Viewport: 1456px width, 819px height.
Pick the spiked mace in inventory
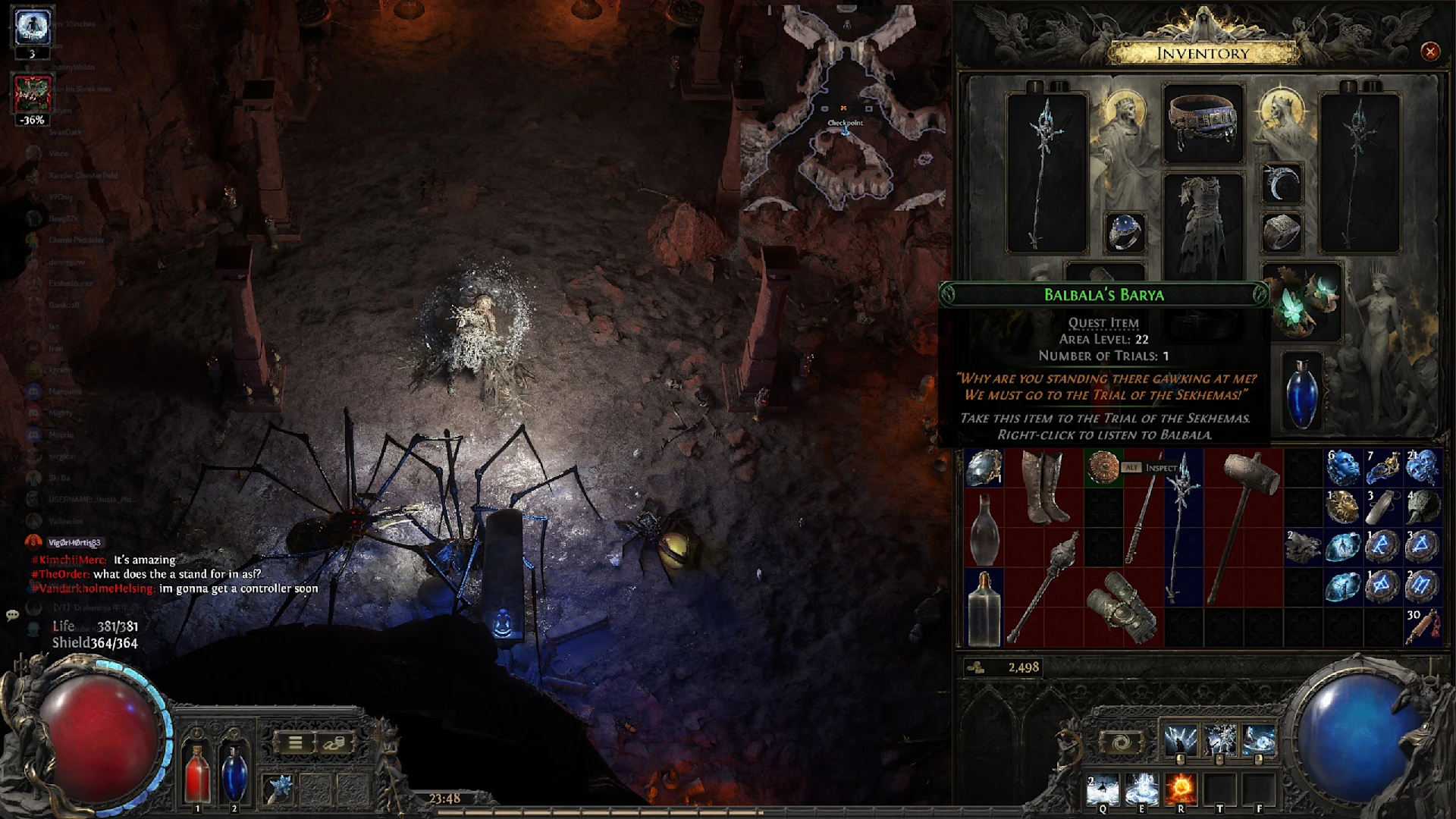pyautogui.click(x=1043, y=586)
